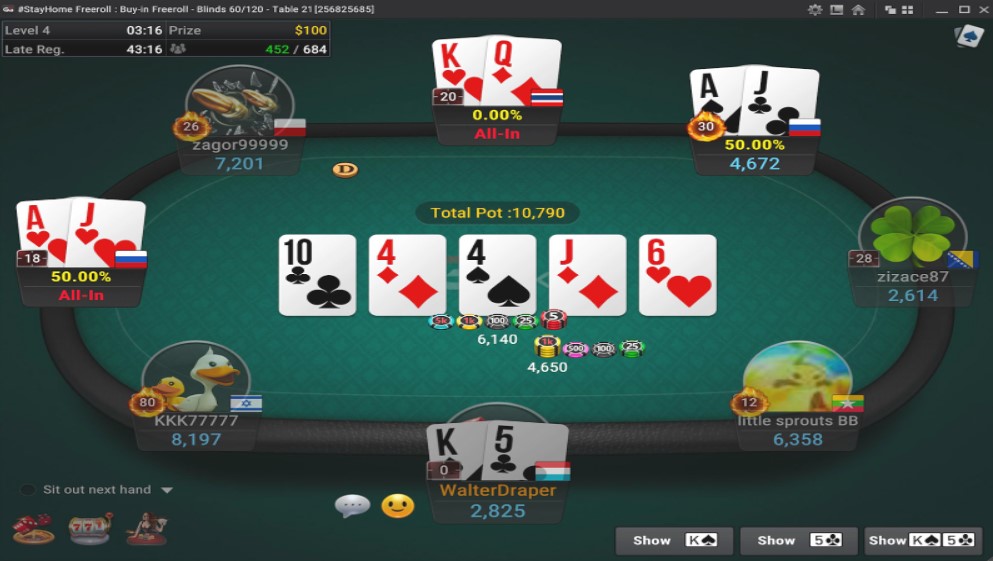
Task: Open the smiley emoji picker
Action: pyautogui.click(x=397, y=506)
